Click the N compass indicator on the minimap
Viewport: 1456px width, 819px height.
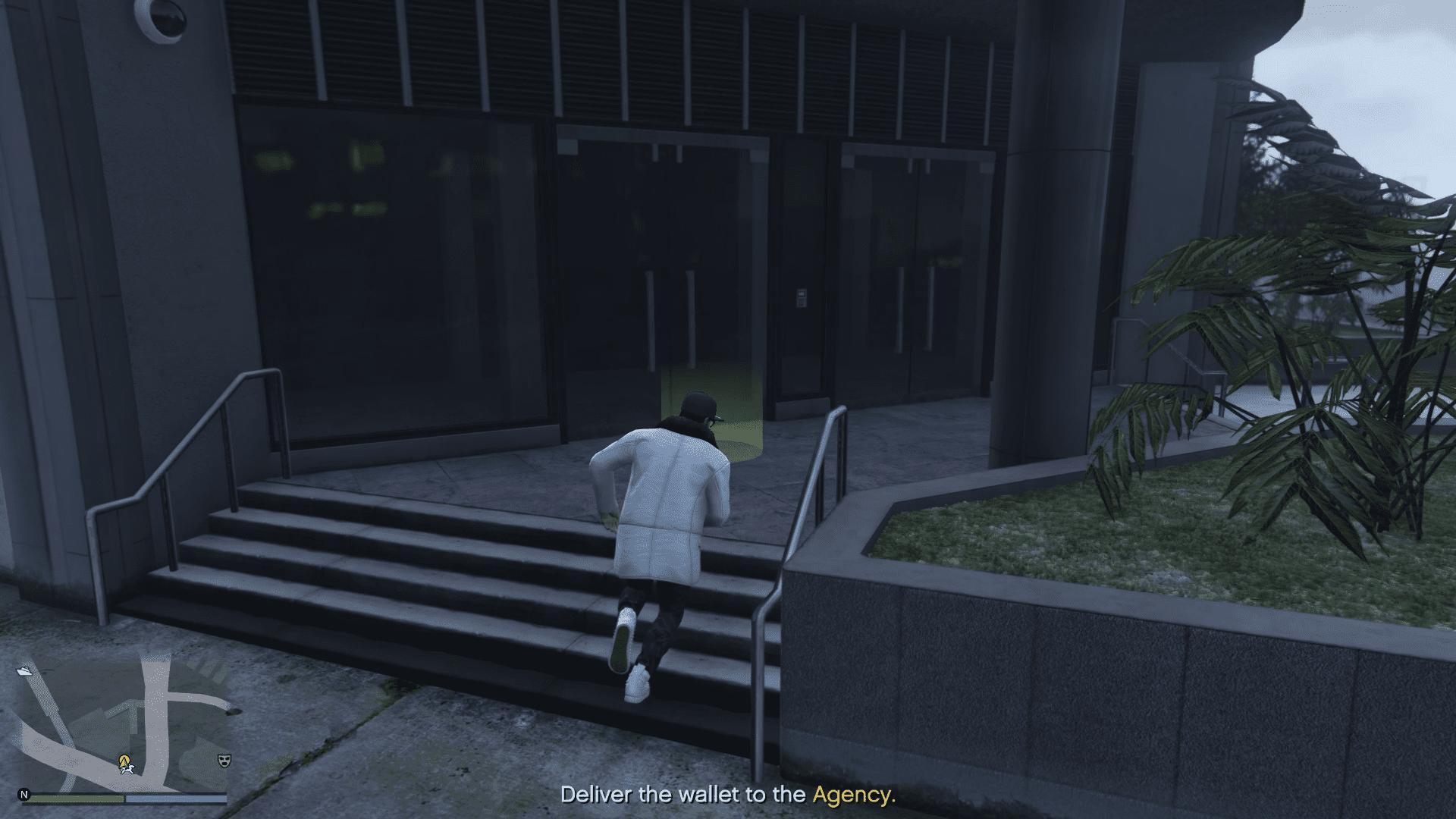[24, 794]
